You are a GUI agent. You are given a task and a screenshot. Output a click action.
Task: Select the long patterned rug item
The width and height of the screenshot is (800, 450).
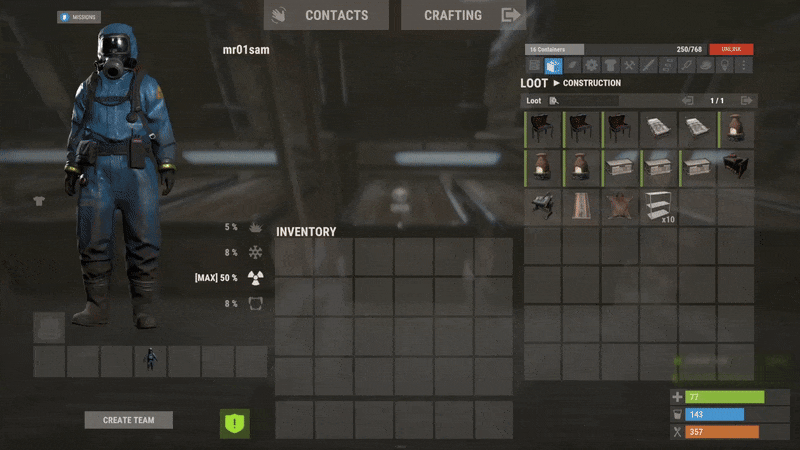pos(581,206)
